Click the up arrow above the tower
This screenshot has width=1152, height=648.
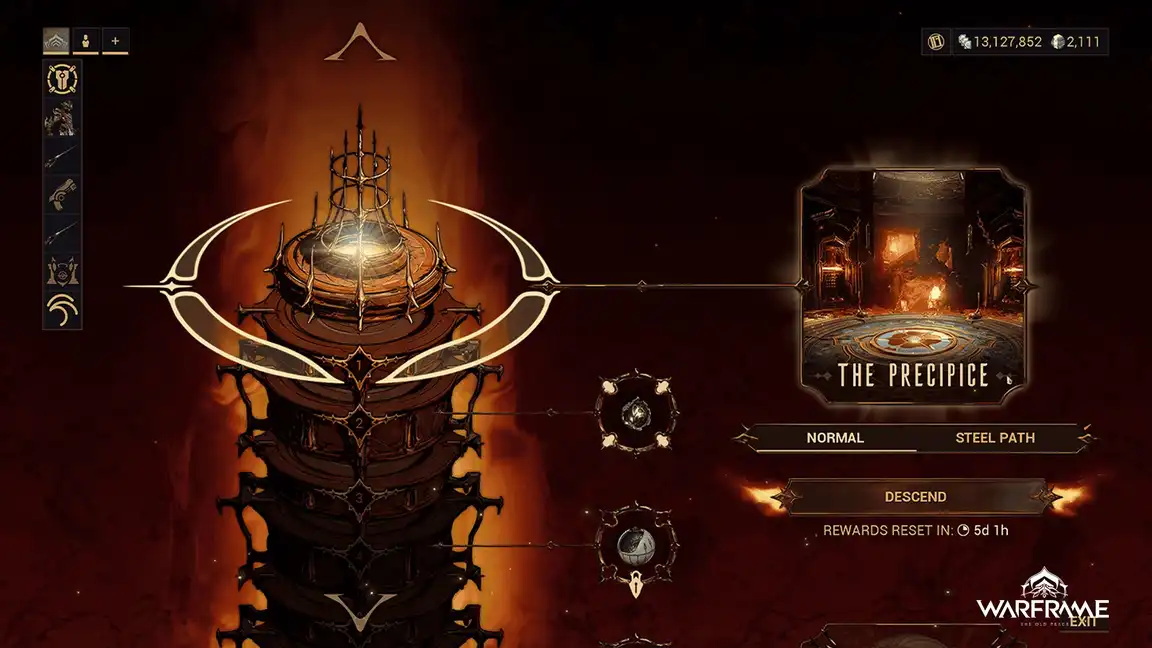(x=360, y=44)
